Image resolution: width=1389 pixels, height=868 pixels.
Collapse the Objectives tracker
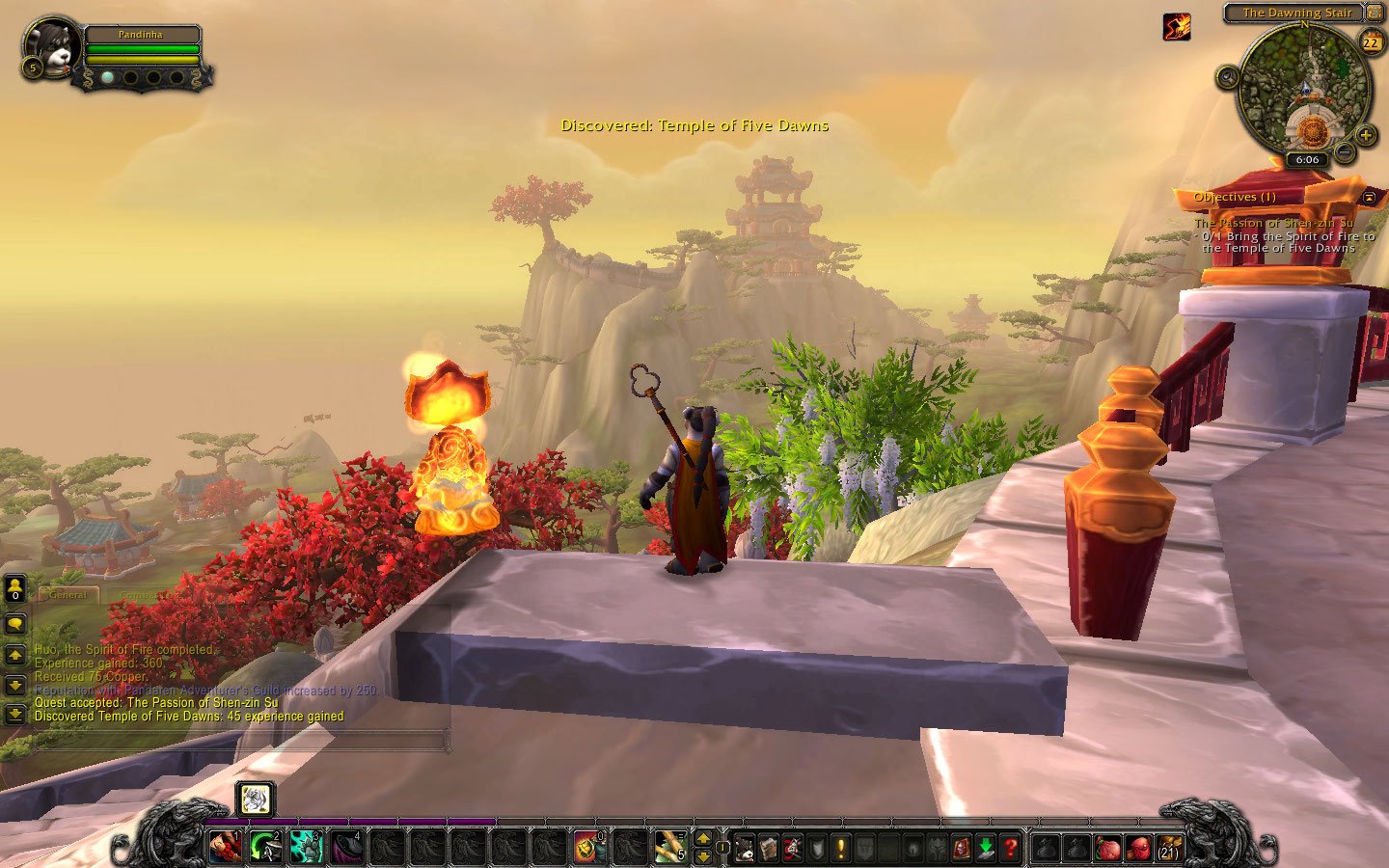(x=1369, y=197)
